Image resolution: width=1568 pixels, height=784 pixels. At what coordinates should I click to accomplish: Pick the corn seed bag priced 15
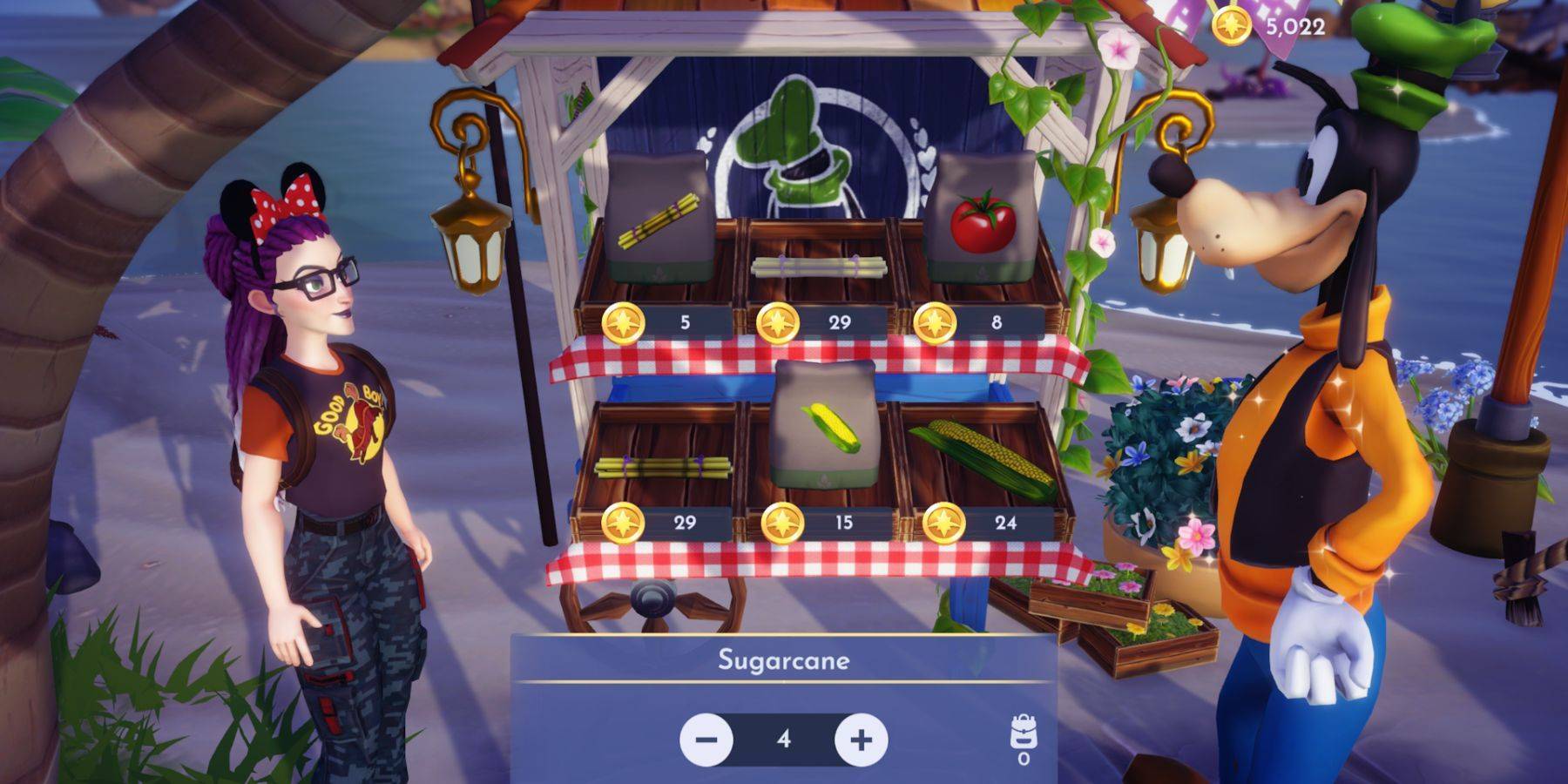pyautogui.click(x=825, y=424)
